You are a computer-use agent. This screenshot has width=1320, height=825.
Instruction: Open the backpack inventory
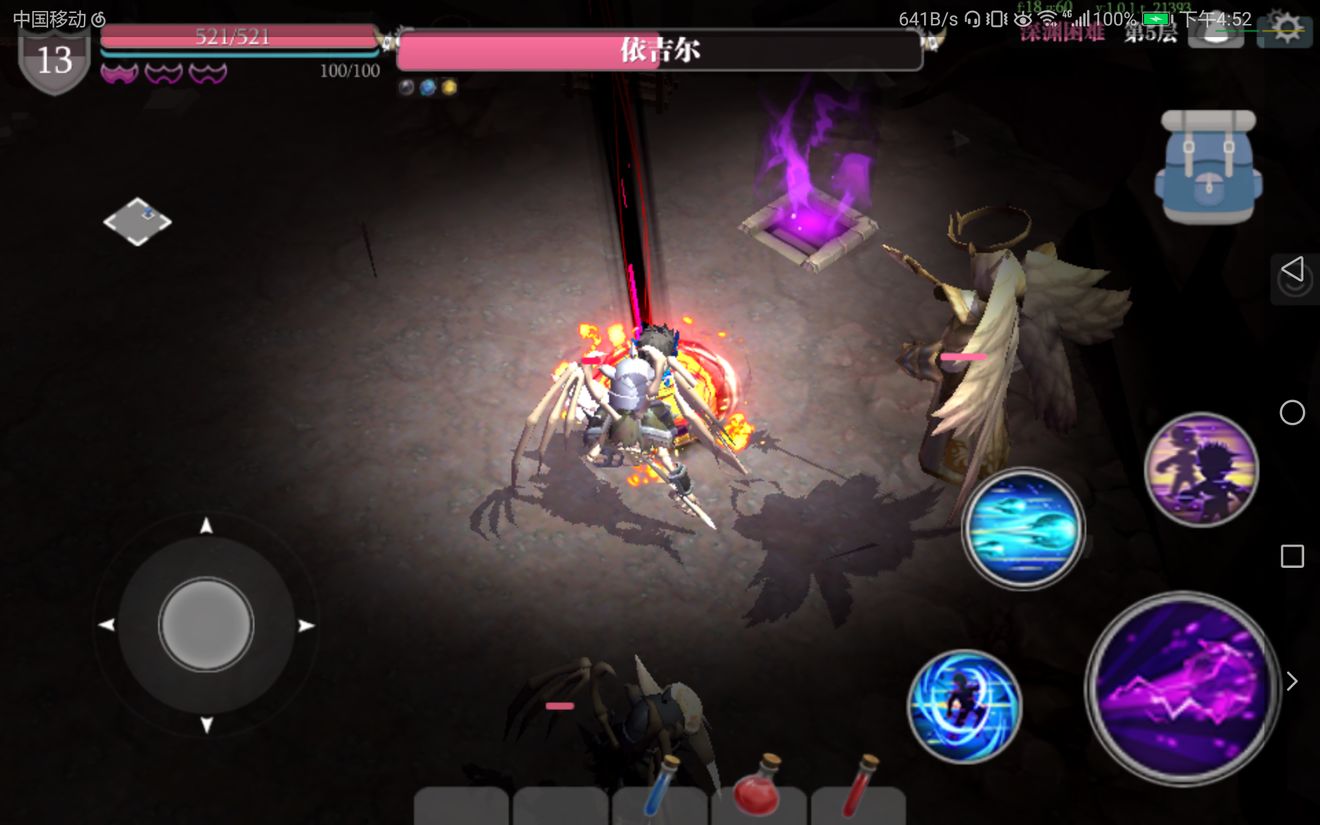pos(1208,166)
